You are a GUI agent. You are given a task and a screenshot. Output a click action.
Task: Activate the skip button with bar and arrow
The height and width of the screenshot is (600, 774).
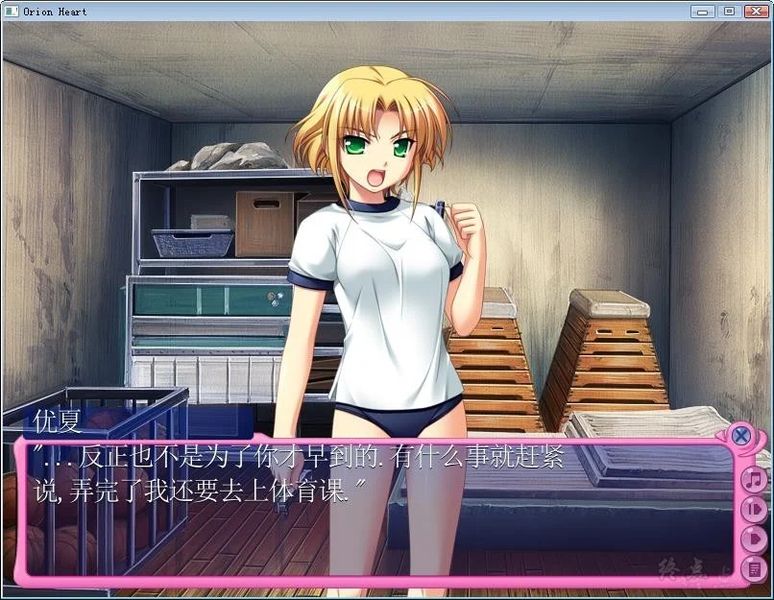click(754, 509)
